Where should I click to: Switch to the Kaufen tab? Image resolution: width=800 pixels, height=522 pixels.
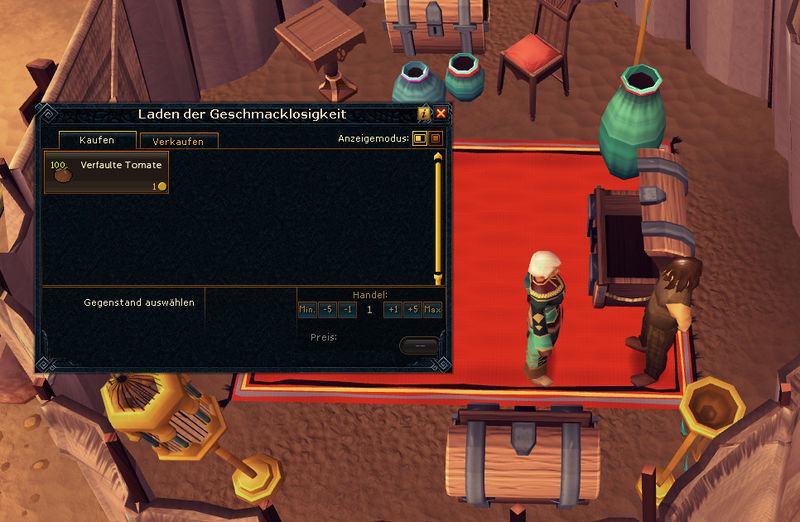pos(97,140)
